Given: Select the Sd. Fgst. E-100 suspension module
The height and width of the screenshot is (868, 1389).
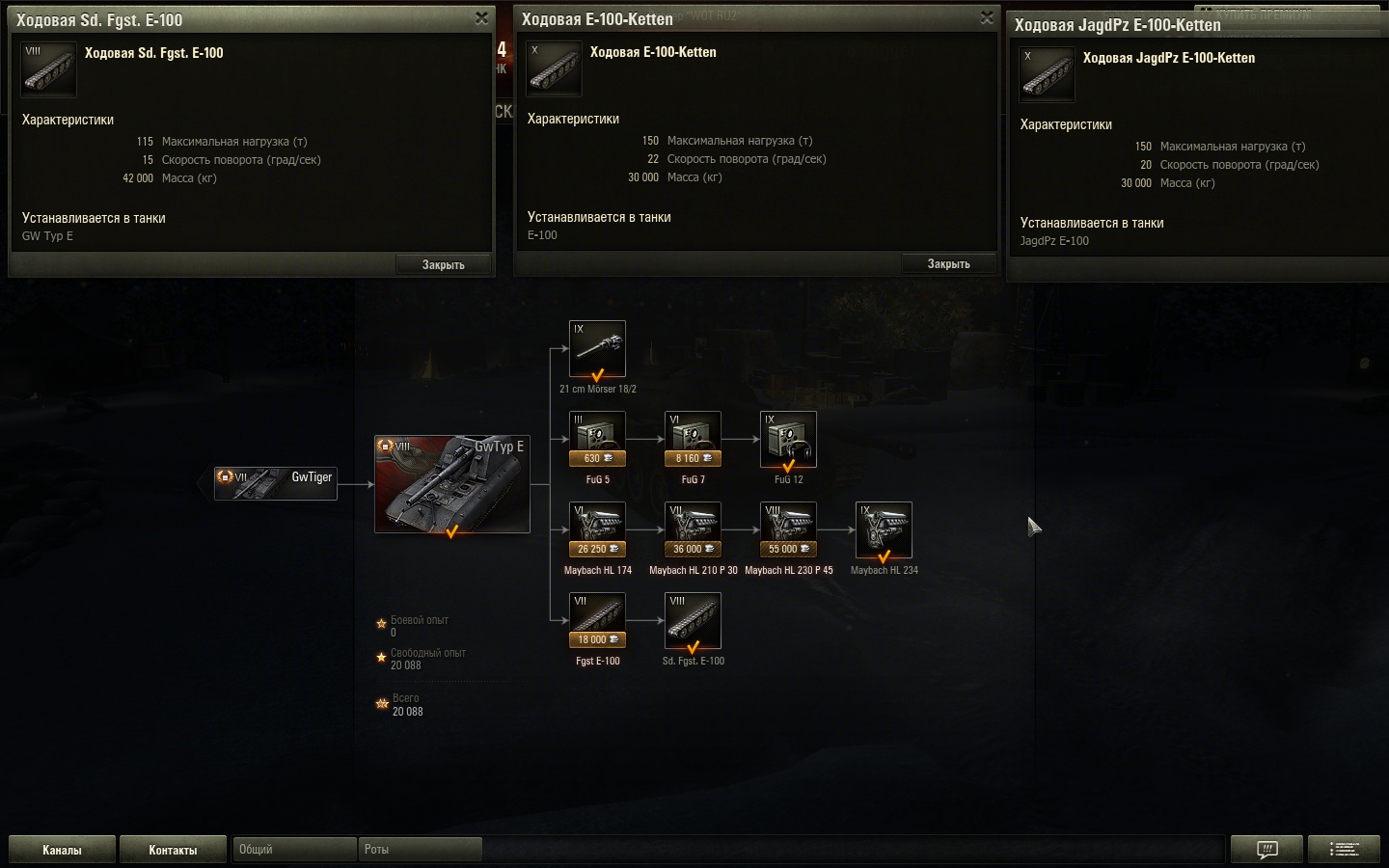Looking at the screenshot, I should tap(693, 621).
